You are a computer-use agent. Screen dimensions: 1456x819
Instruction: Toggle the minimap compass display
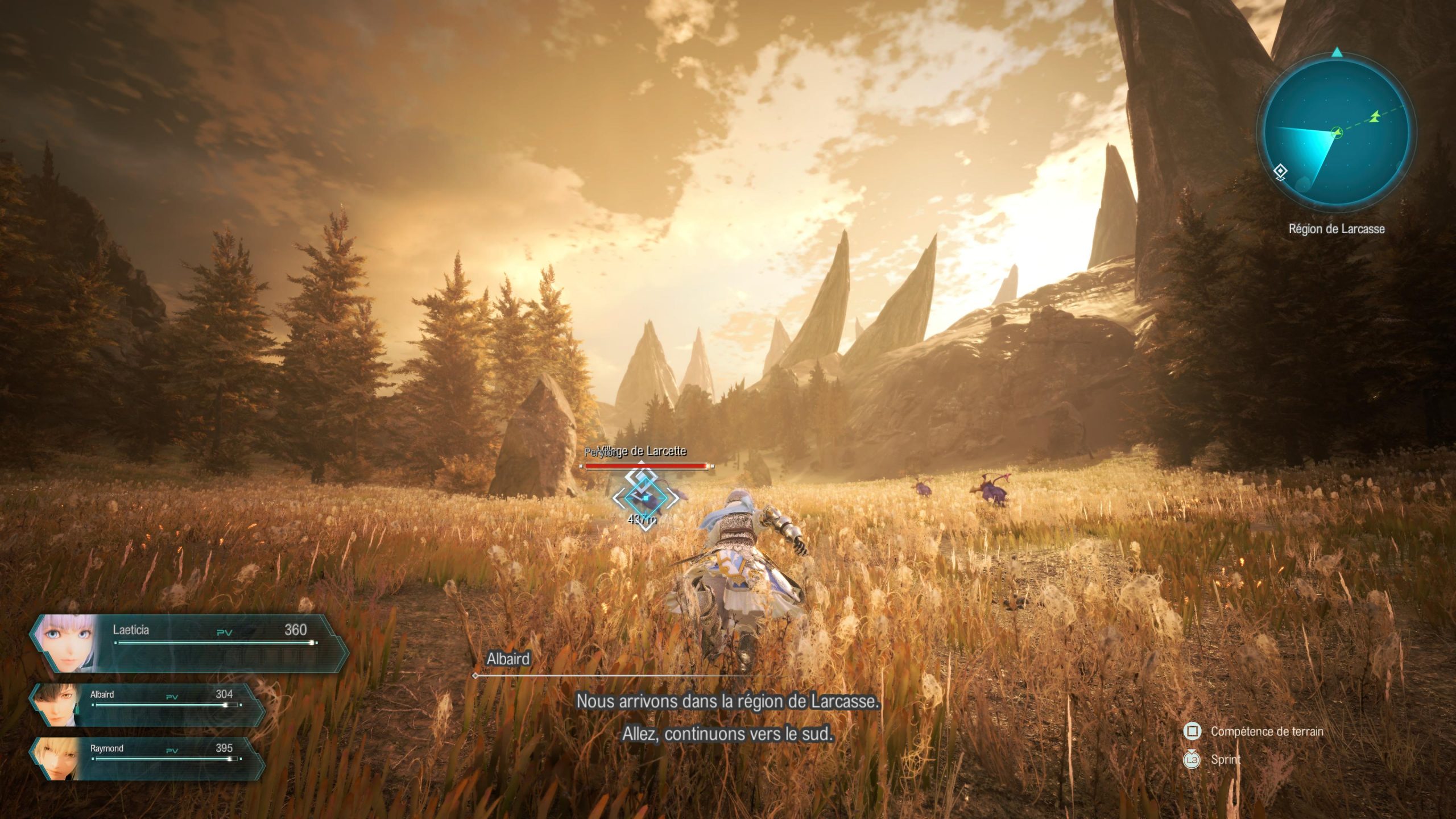(1337, 52)
